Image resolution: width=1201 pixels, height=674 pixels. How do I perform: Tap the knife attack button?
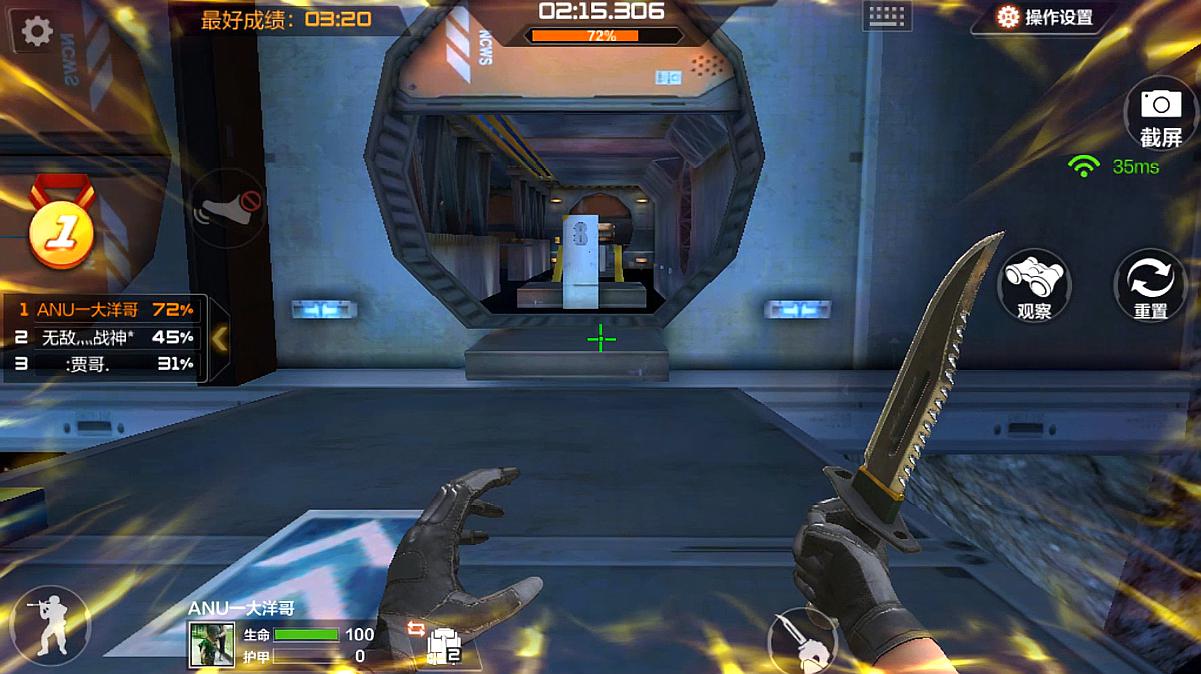click(x=802, y=638)
